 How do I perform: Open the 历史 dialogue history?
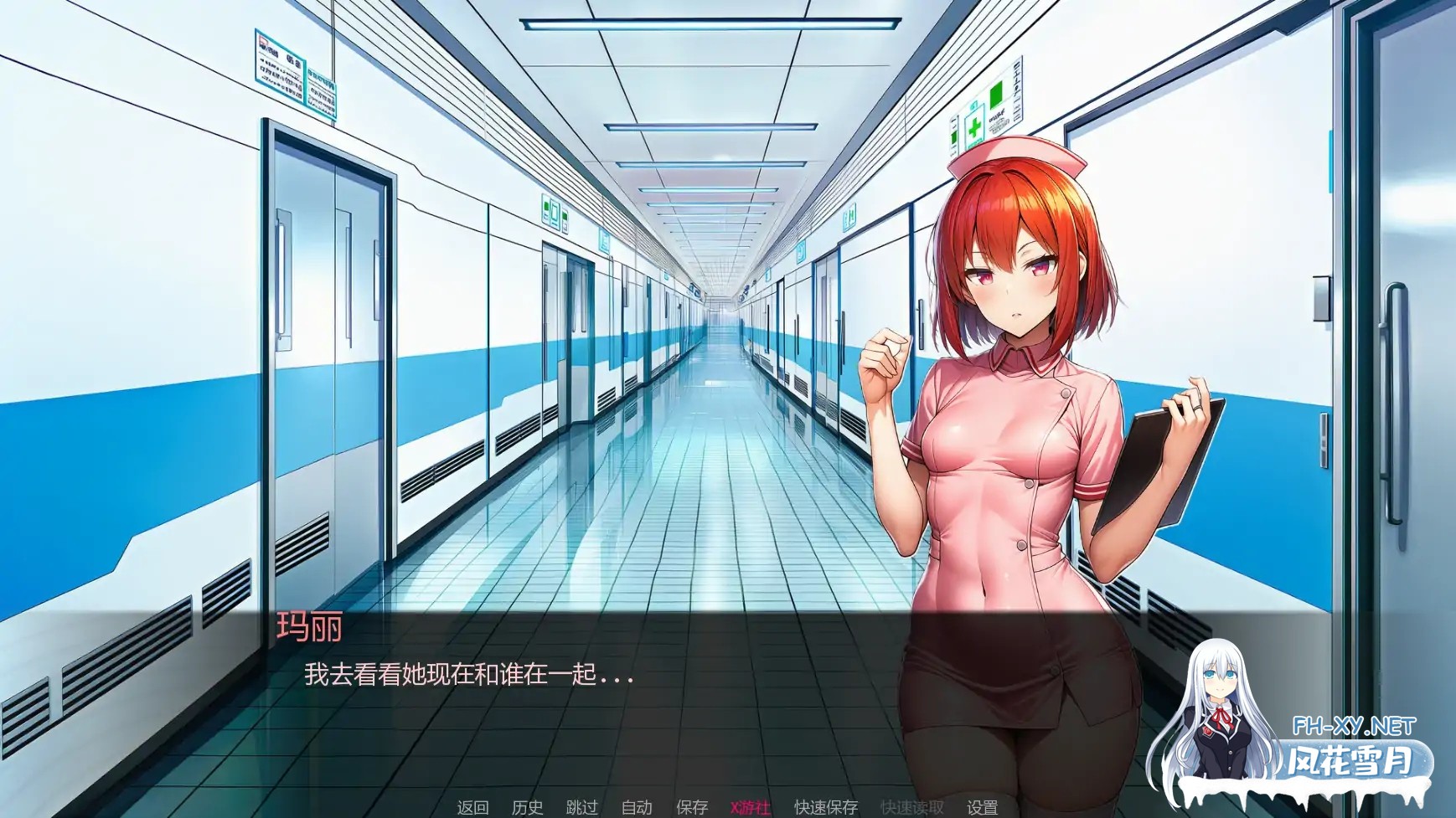[x=526, y=808]
